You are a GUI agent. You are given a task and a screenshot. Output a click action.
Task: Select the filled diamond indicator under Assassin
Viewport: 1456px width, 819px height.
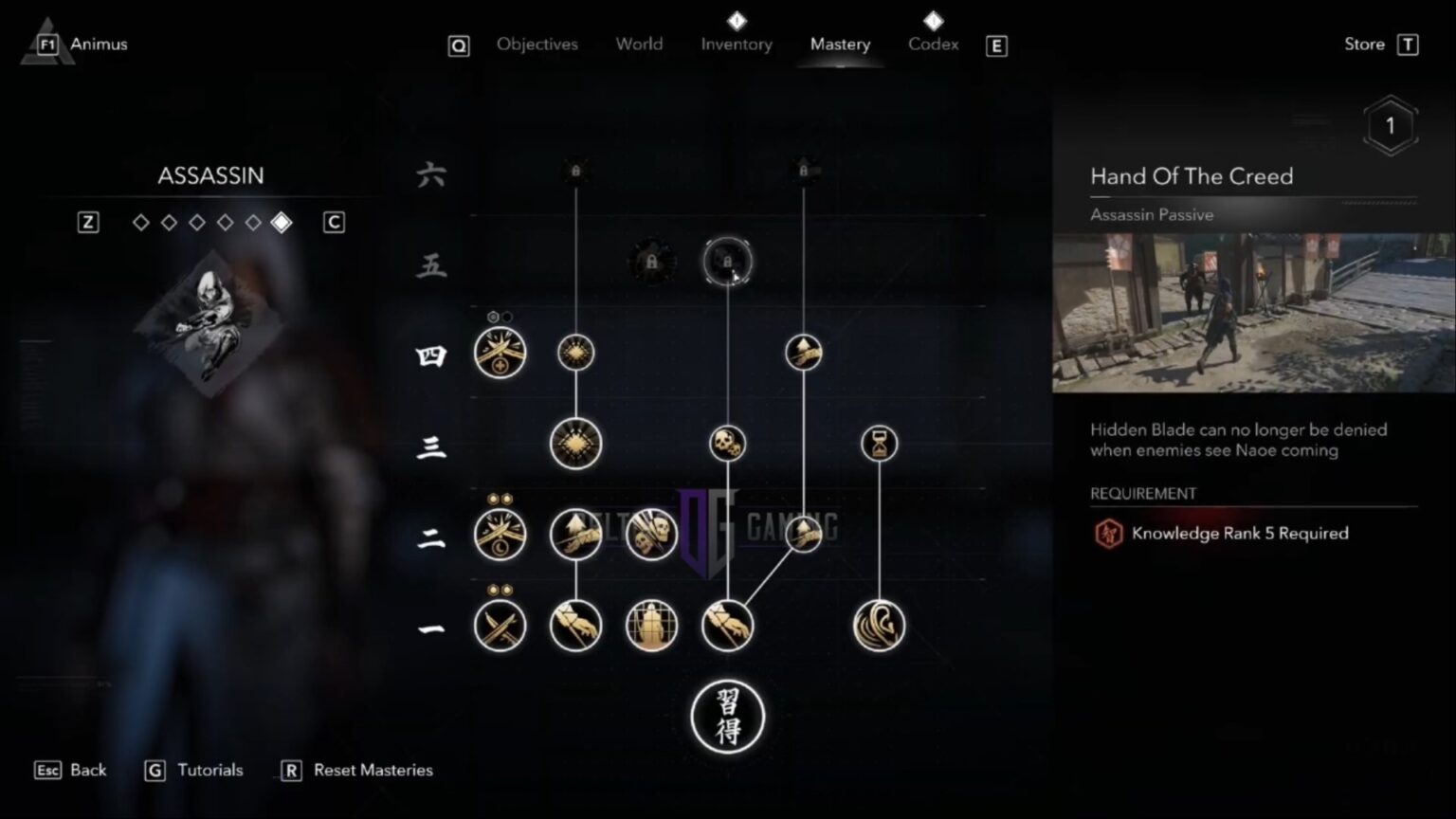[x=280, y=222]
